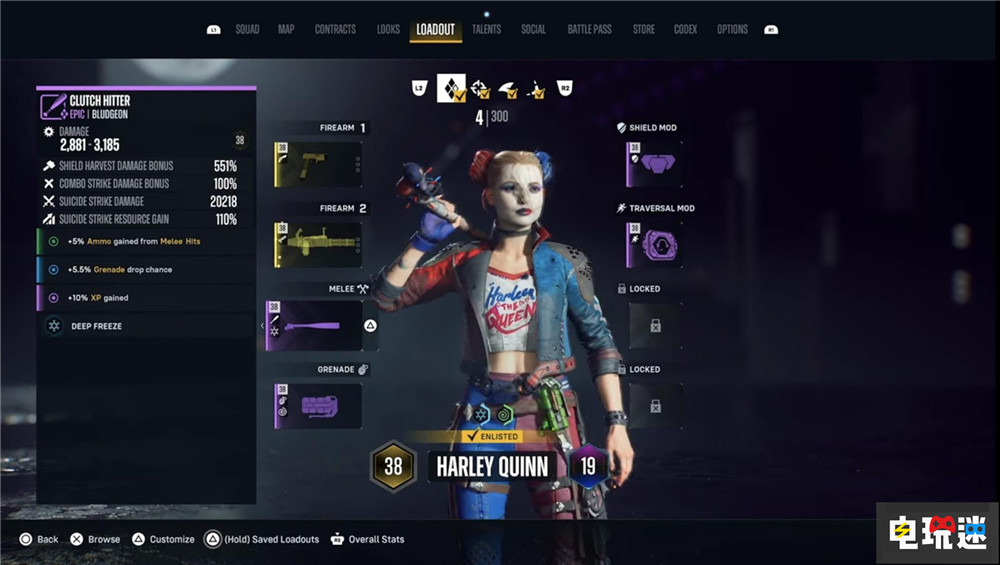The image size is (1000, 565).
Task: Switch to the Map tab
Action: pyautogui.click(x=286, y=30)
